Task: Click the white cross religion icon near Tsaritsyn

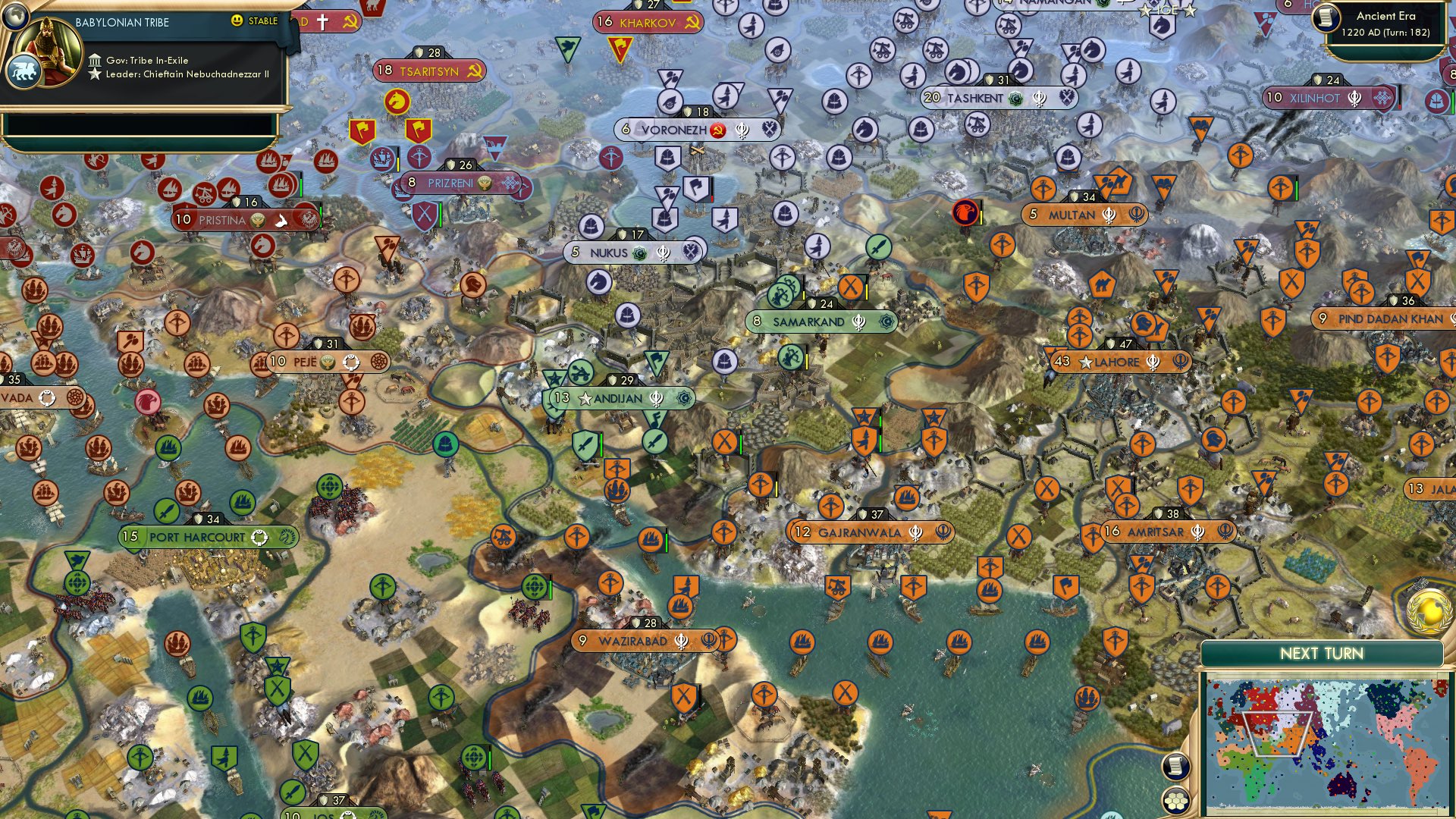Action: 322,20
